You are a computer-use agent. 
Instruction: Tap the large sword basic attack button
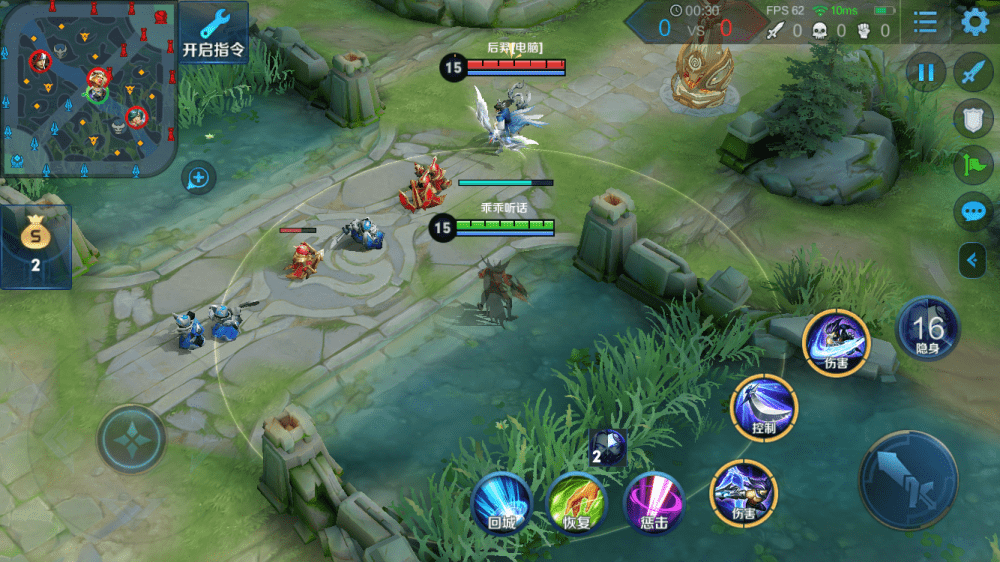[x=908, y=480]
